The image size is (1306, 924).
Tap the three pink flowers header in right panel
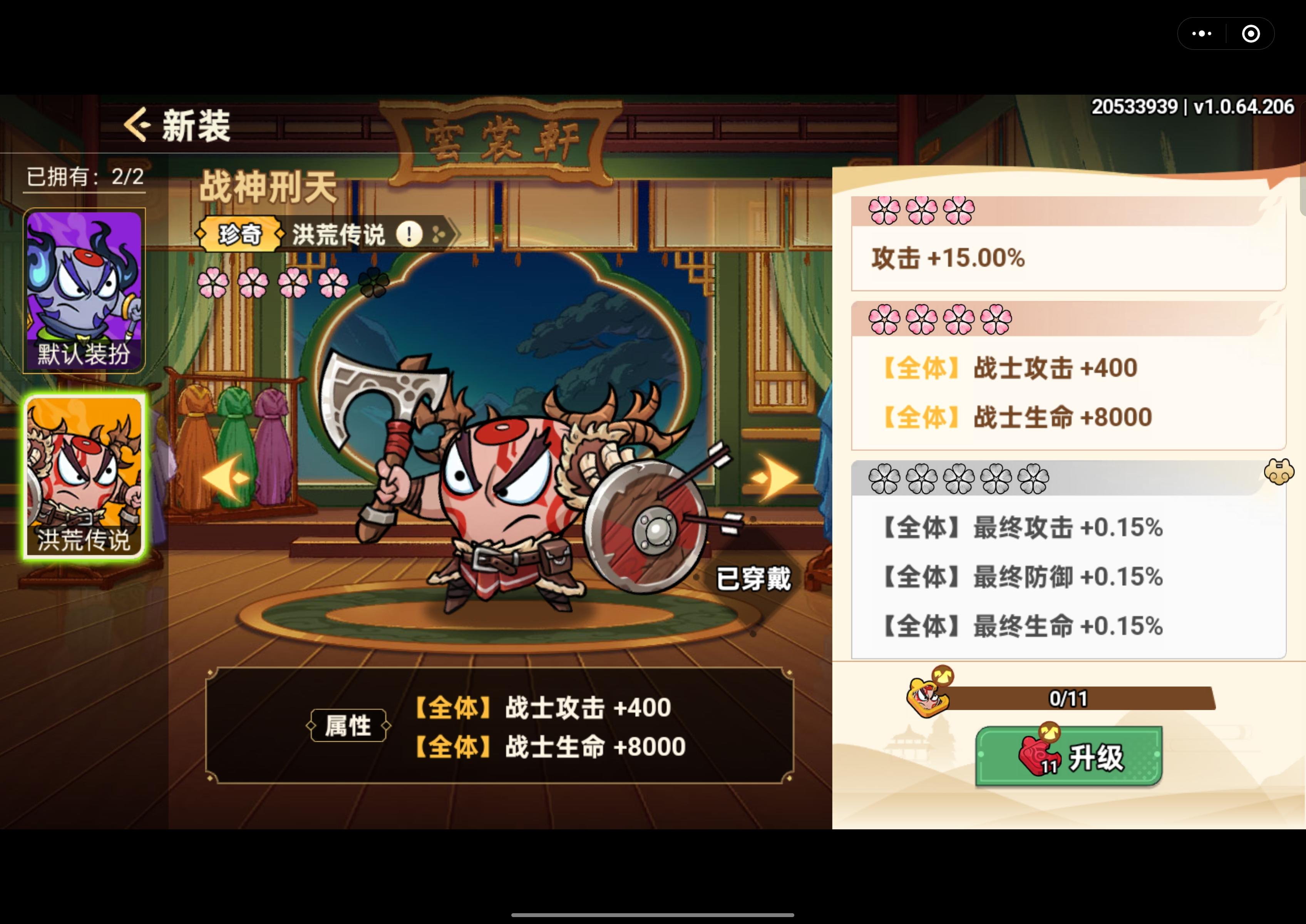[x=922, y=211]
